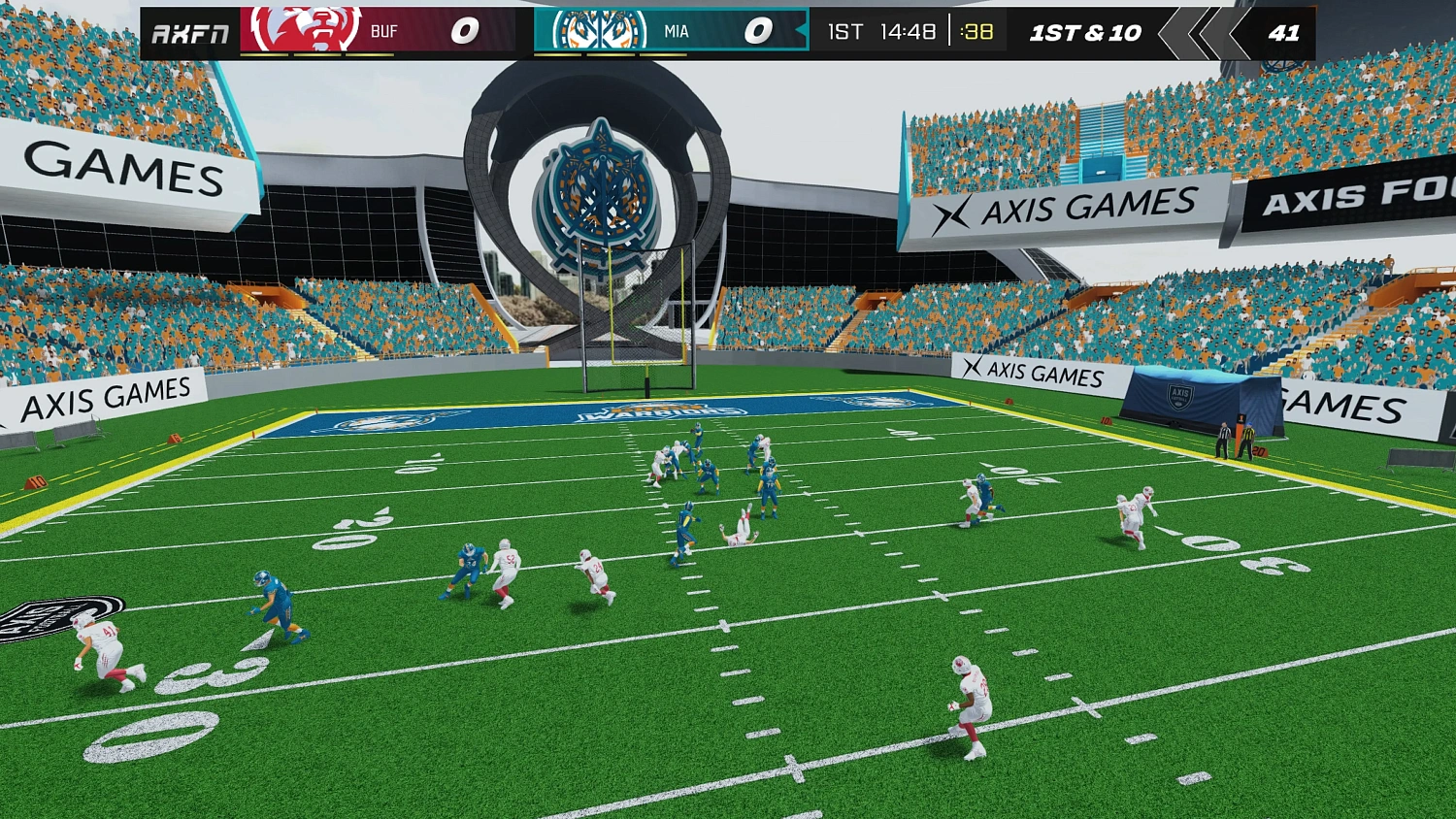Click the chevron arrows beside down-and-distance
Screen dimensions: 1456x819
pyautogui.click(x=1197, y=32)
